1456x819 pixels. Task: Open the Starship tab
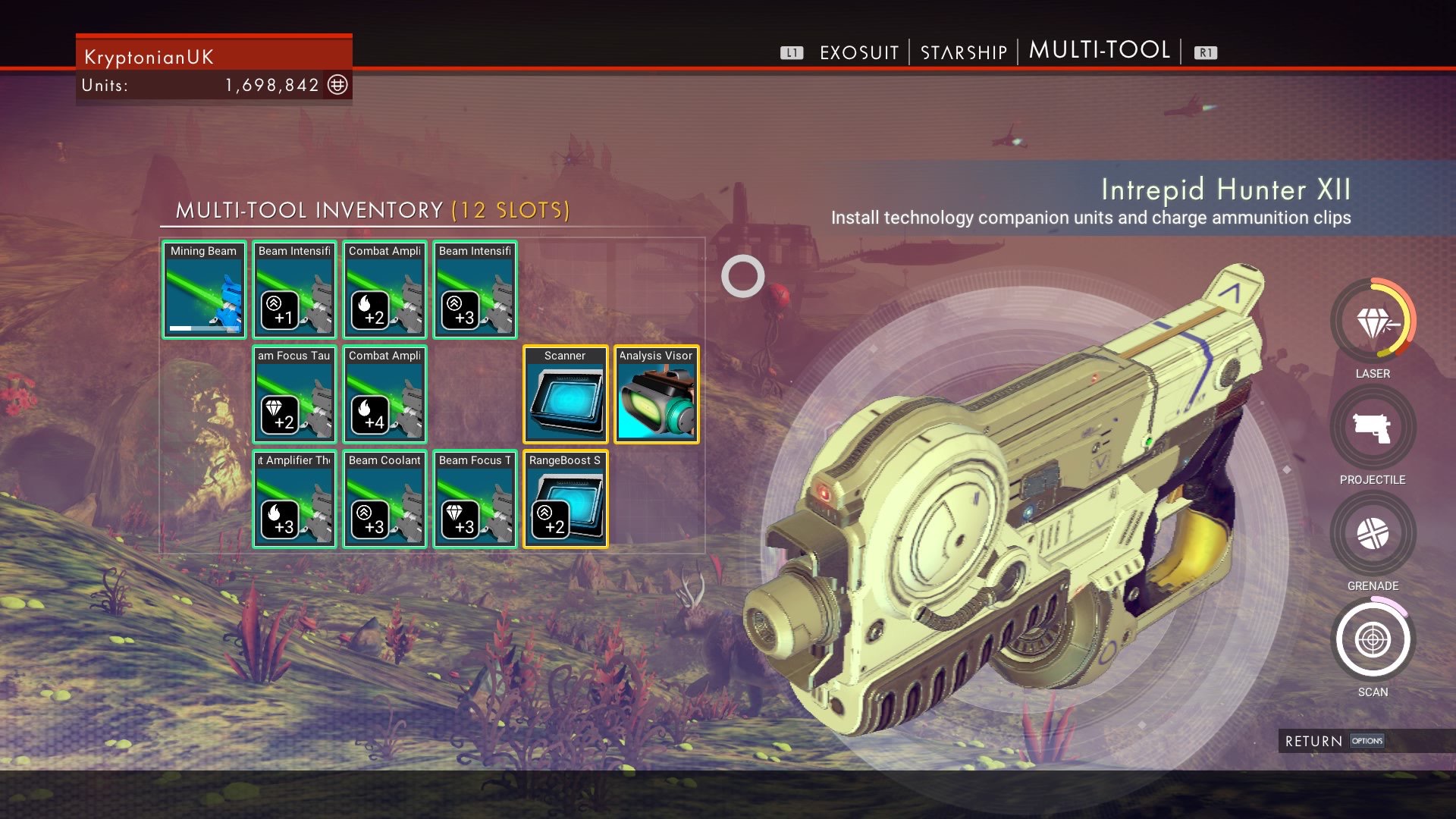tap(963, 52)
